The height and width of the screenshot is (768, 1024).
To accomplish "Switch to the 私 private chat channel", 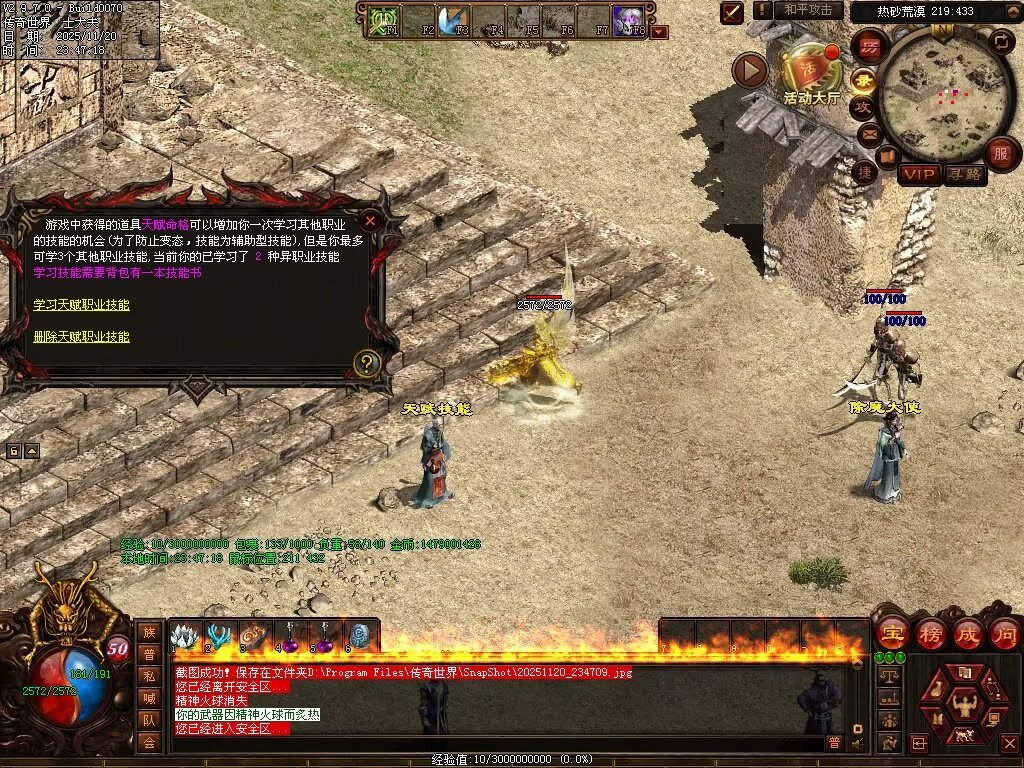I will click(x=149, y=676).
